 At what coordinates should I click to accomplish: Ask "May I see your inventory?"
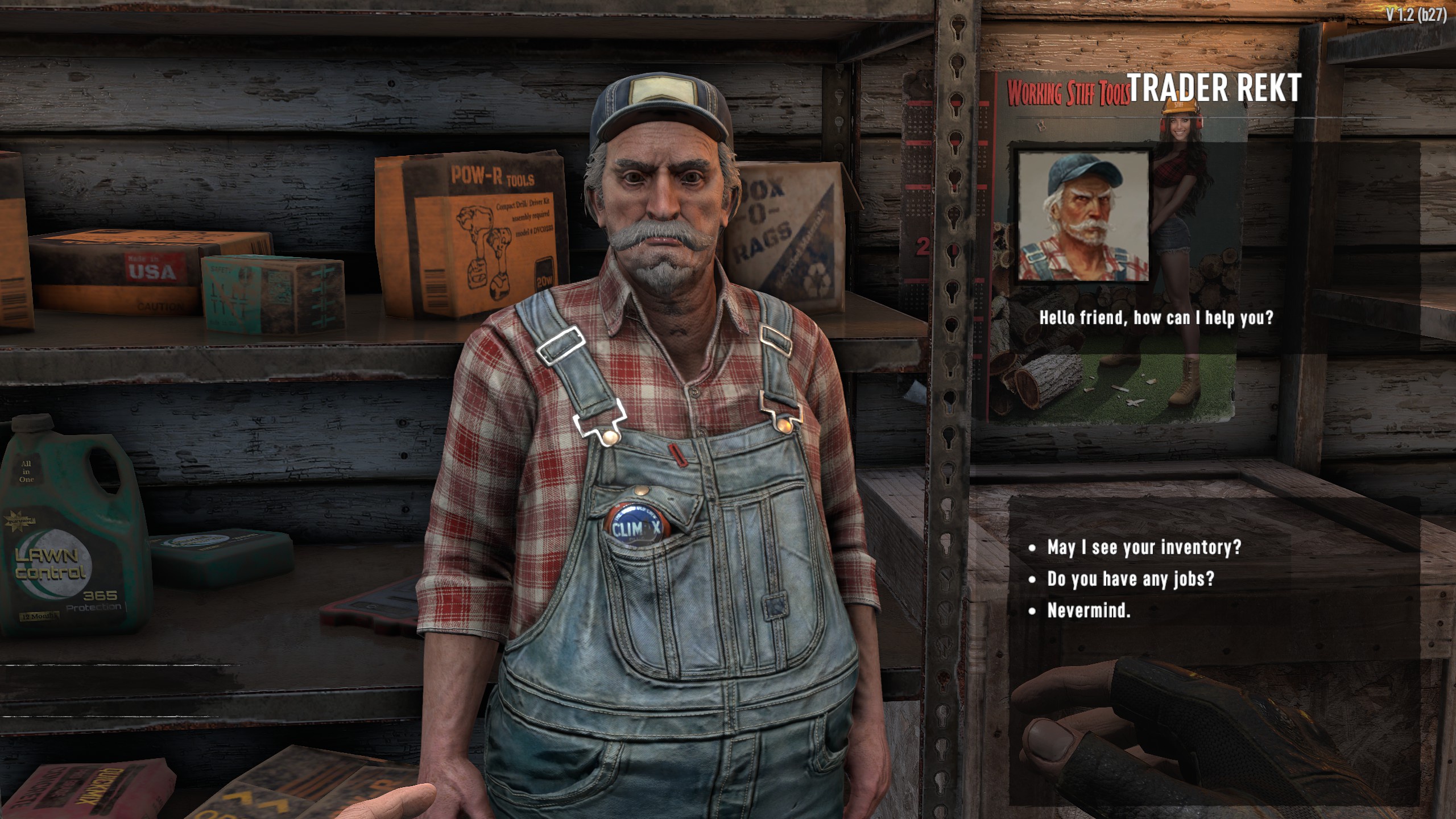pyautogui.click(x=1143, y=547)
